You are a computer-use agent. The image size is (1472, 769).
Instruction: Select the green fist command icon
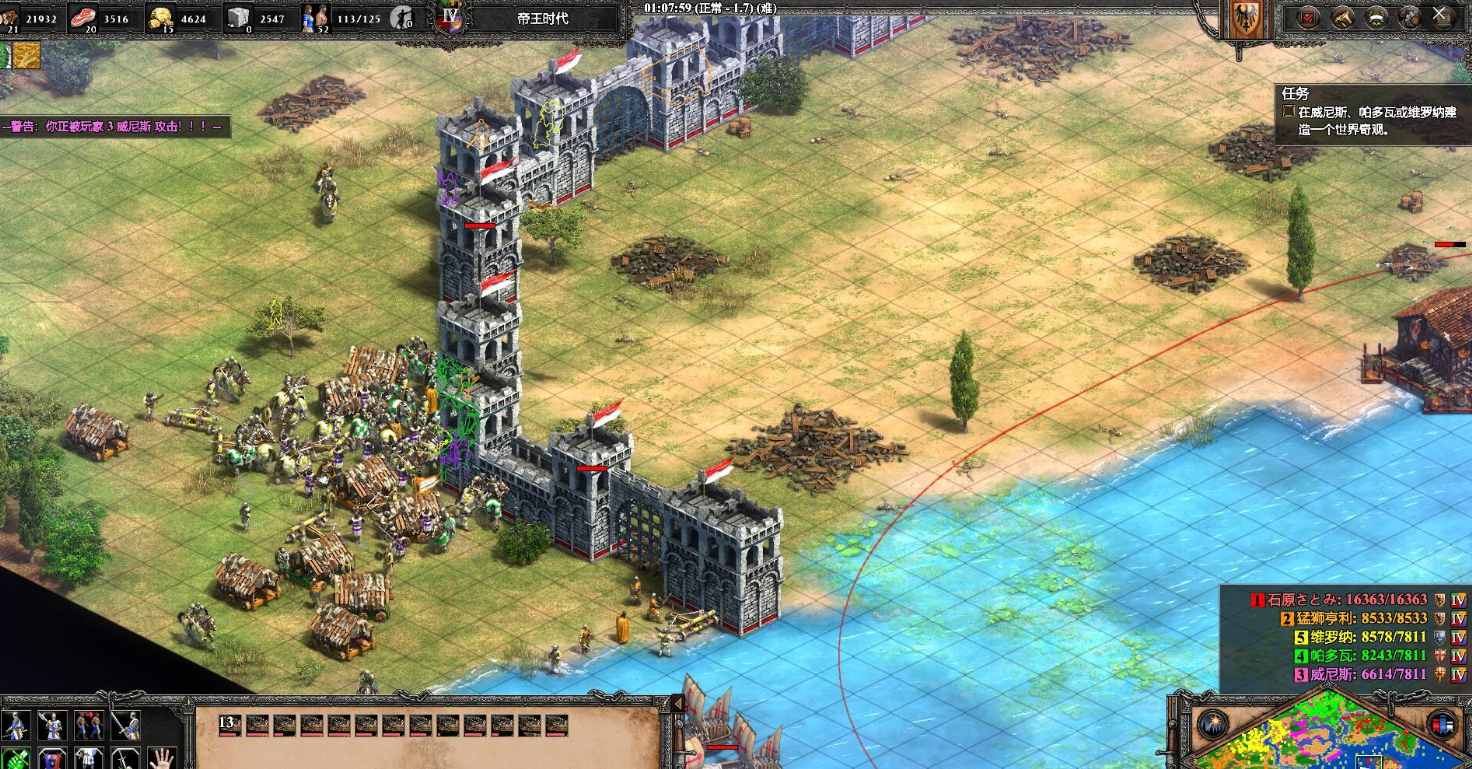pos(16,758)
